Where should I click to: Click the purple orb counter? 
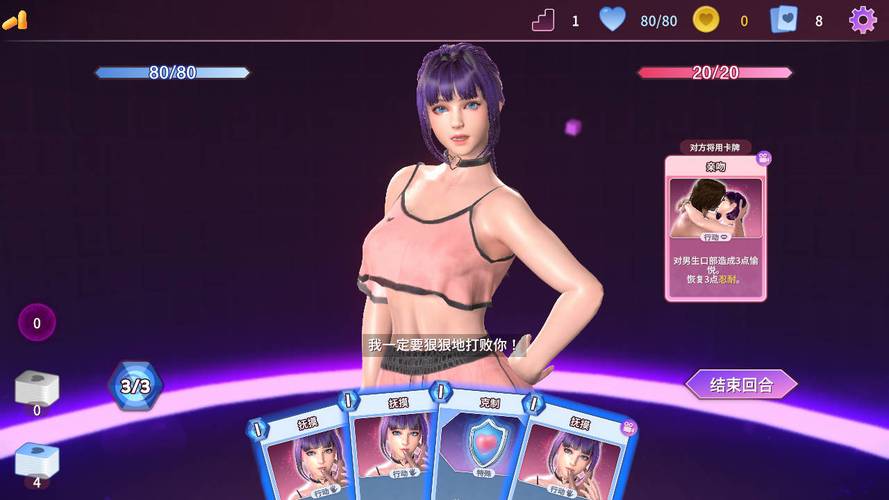[37, 323]
